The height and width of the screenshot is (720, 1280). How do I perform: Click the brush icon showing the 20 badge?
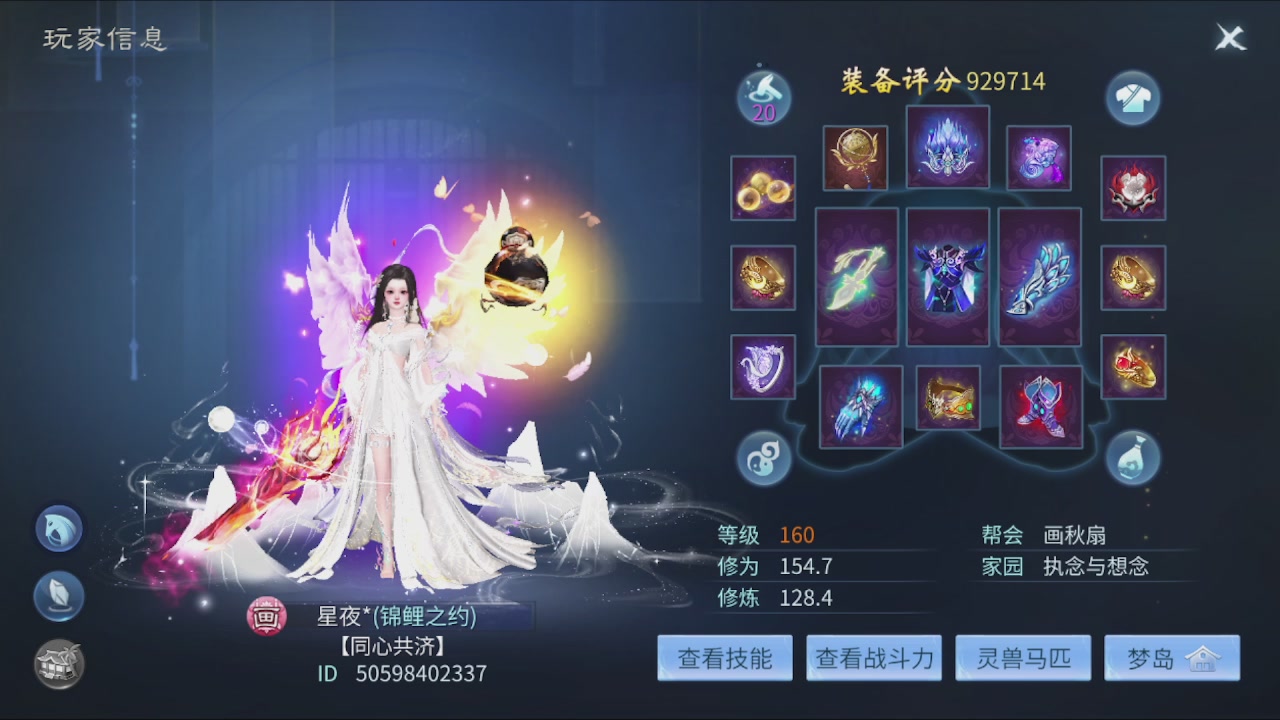[762, 95]
